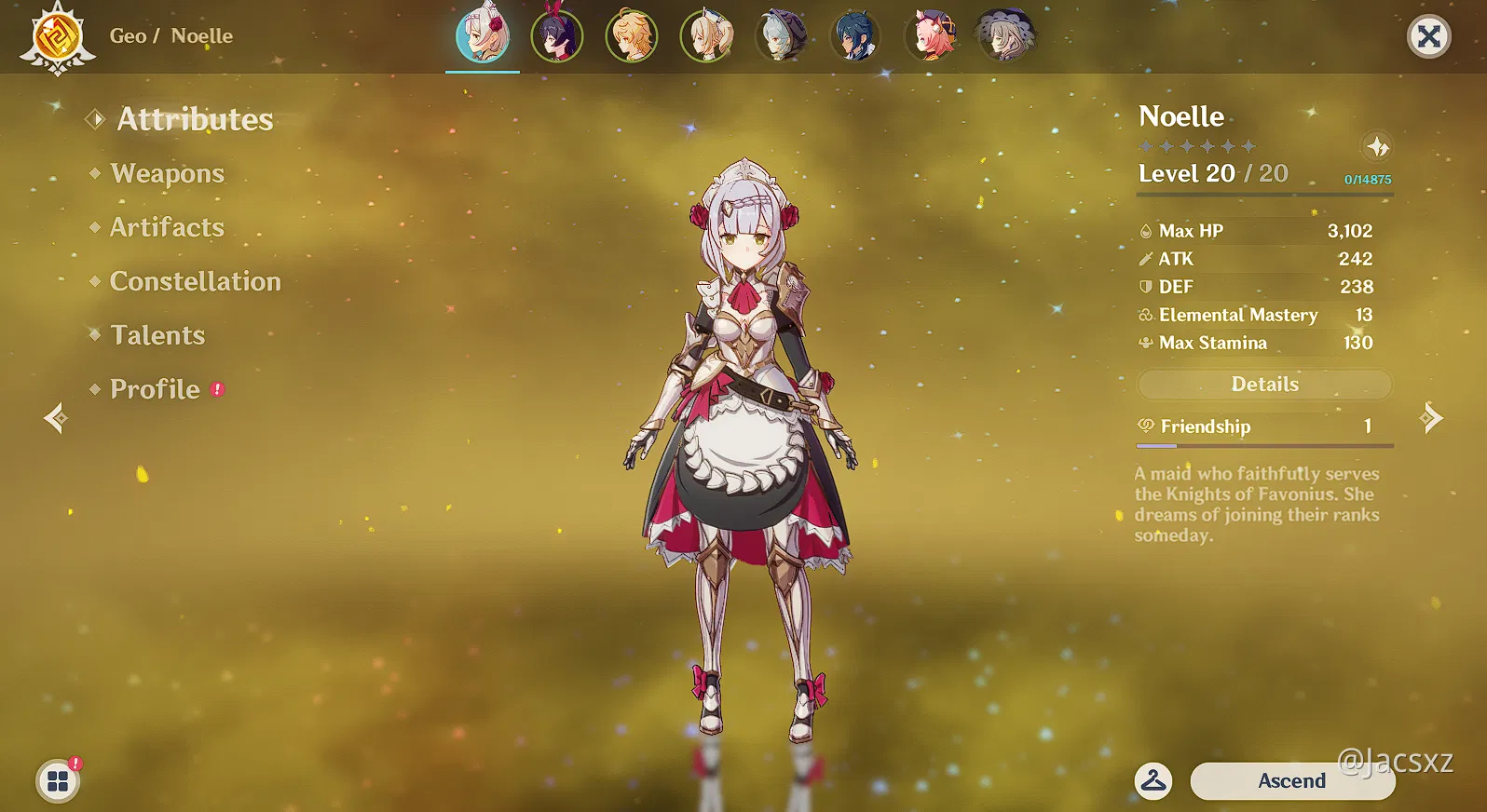1487x812 pixels.
Task: Select the Max HP droplet stat icon
Action: pyautogui.click(x=1145, y=230)
